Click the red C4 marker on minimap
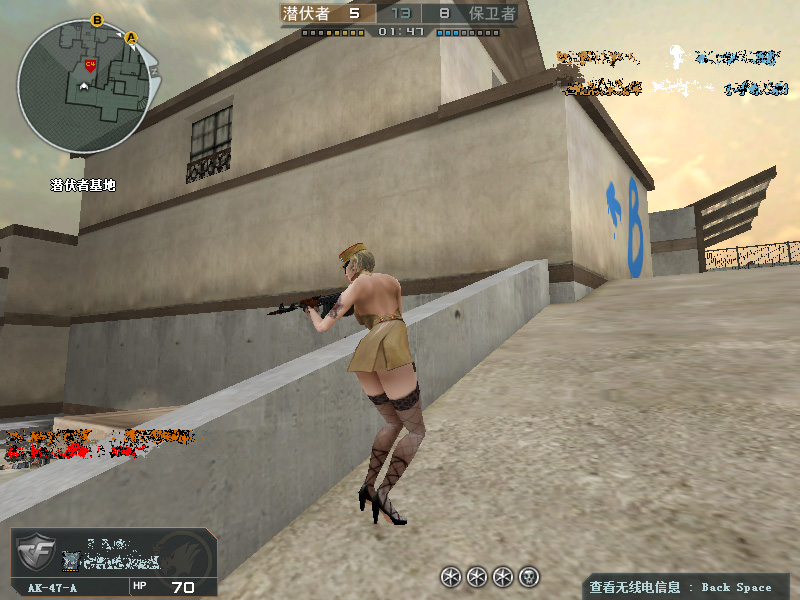The image size is (800, 600). coord(90,66)
